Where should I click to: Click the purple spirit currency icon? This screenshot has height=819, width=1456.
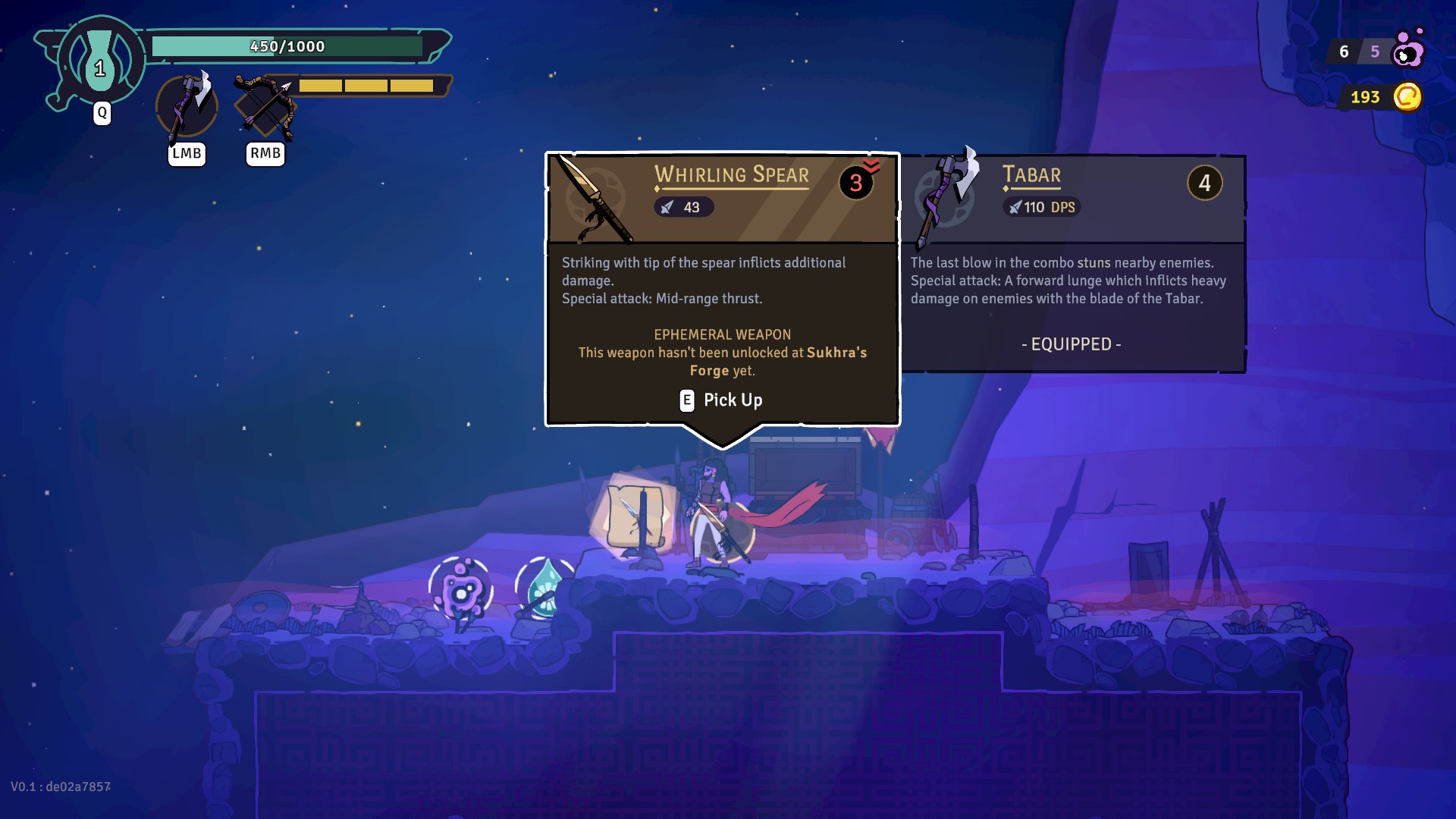pyautogui.click(x=1409, y=50)
